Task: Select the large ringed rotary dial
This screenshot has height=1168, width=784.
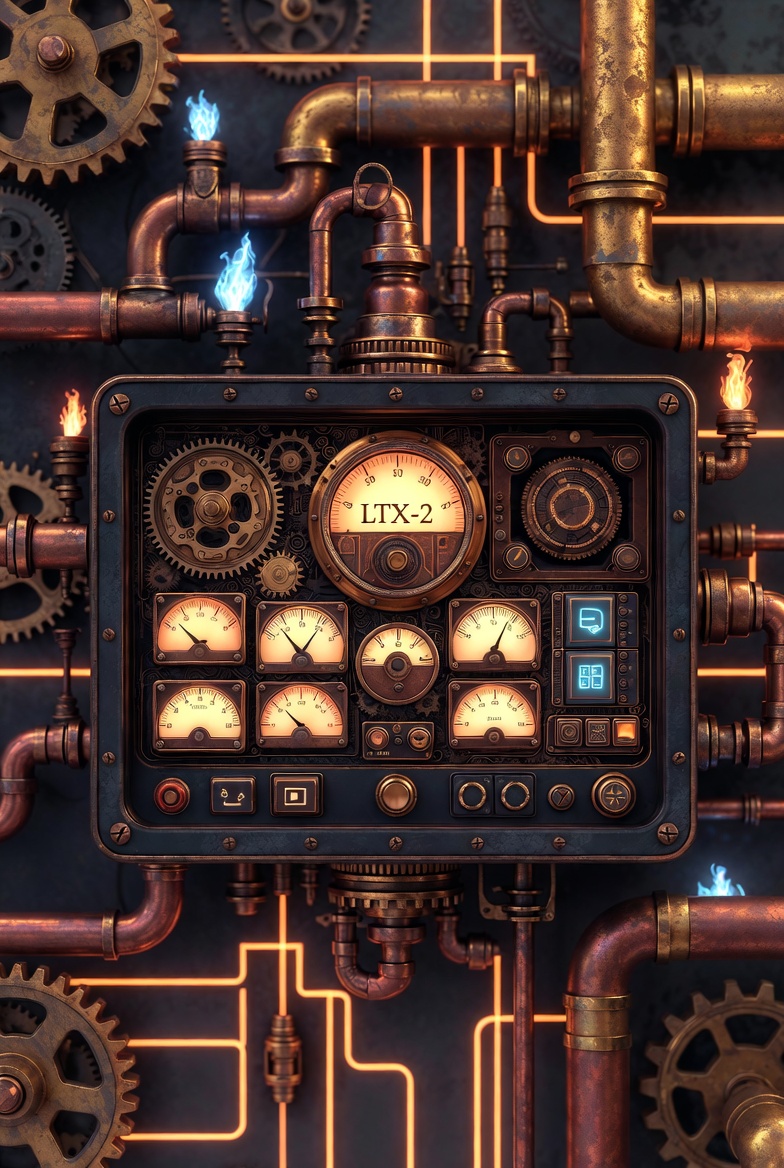Action: [x=571, y=508]
